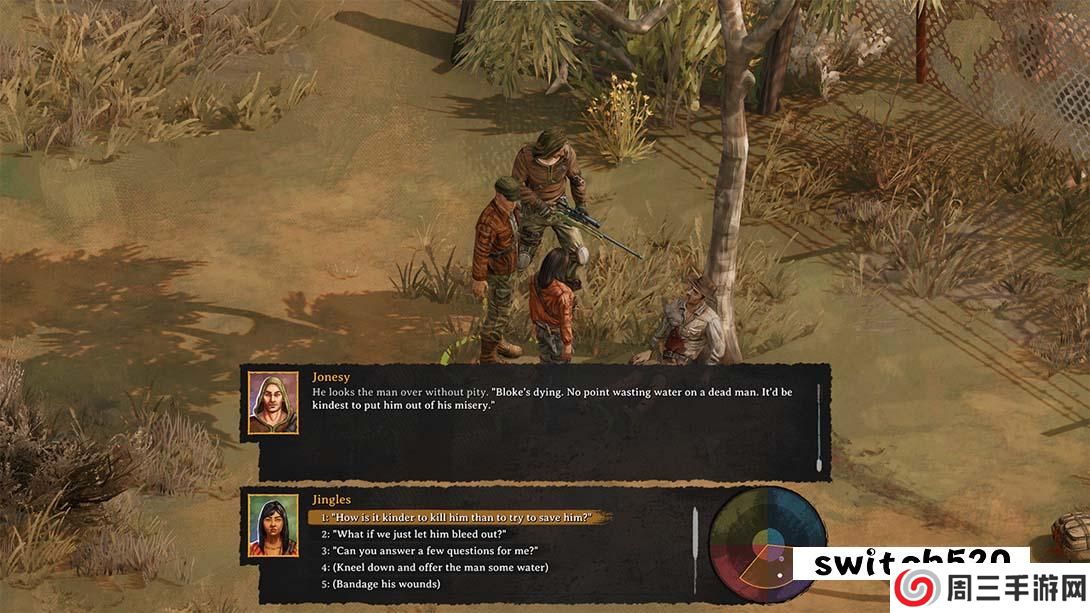Click Jonesy's speaker portrait
Image resolution: width=1090 pixels, height=613 pixels.
tap(273, 403)
